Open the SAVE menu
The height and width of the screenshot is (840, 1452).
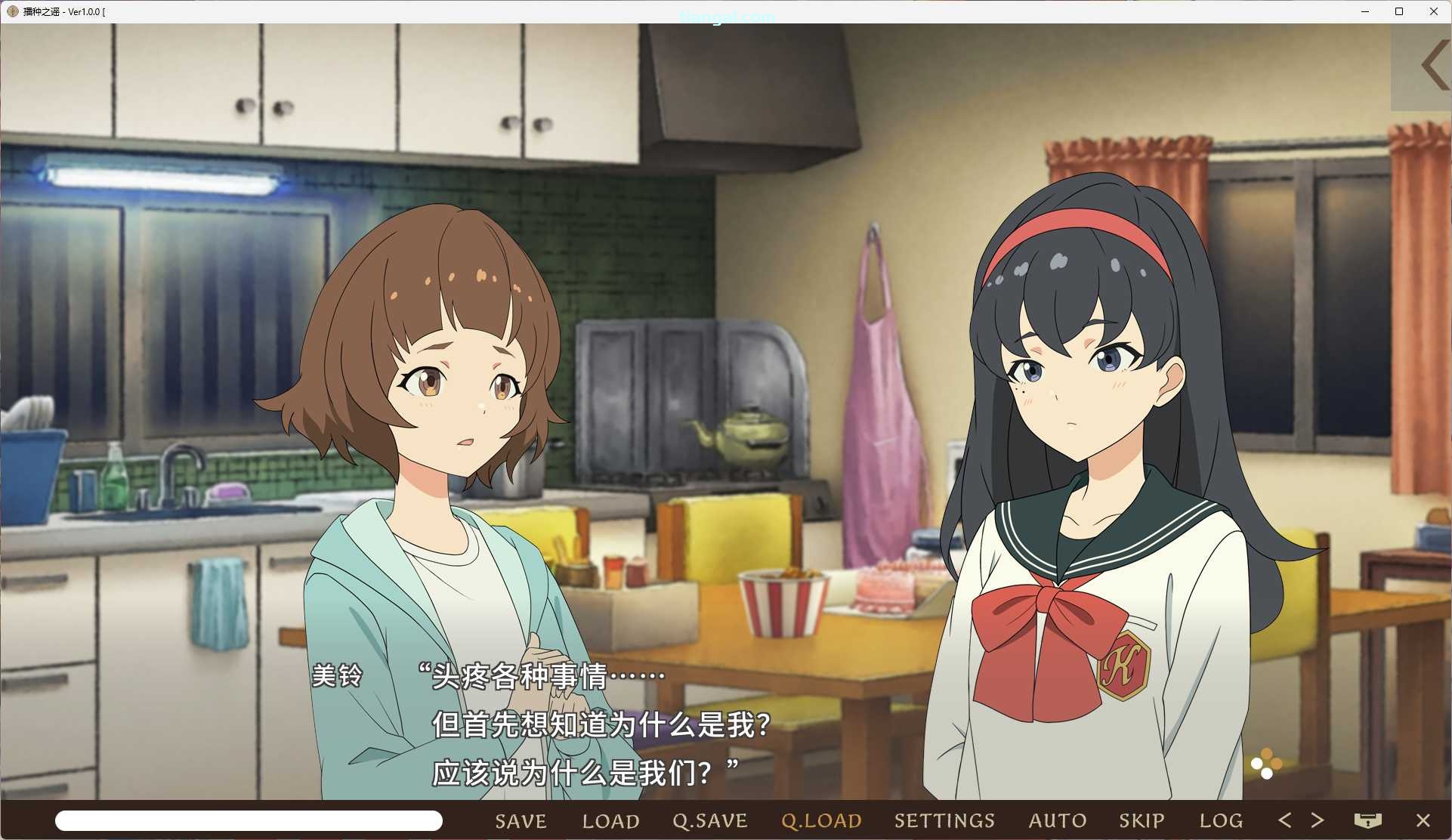point(521,821)
